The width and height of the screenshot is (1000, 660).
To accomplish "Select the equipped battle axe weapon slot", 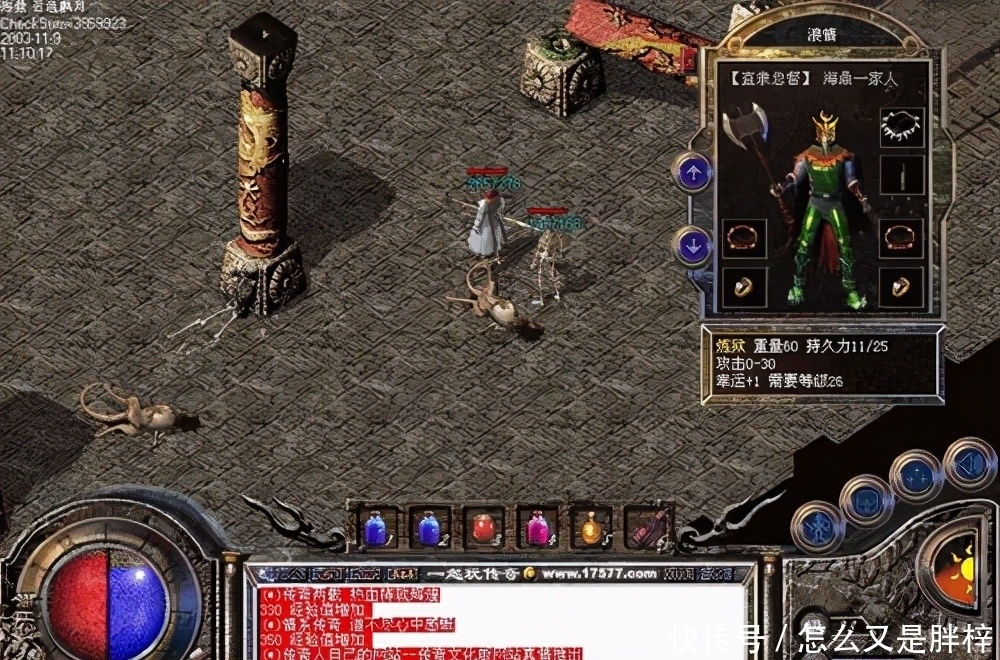I will (x=748, y=135).
